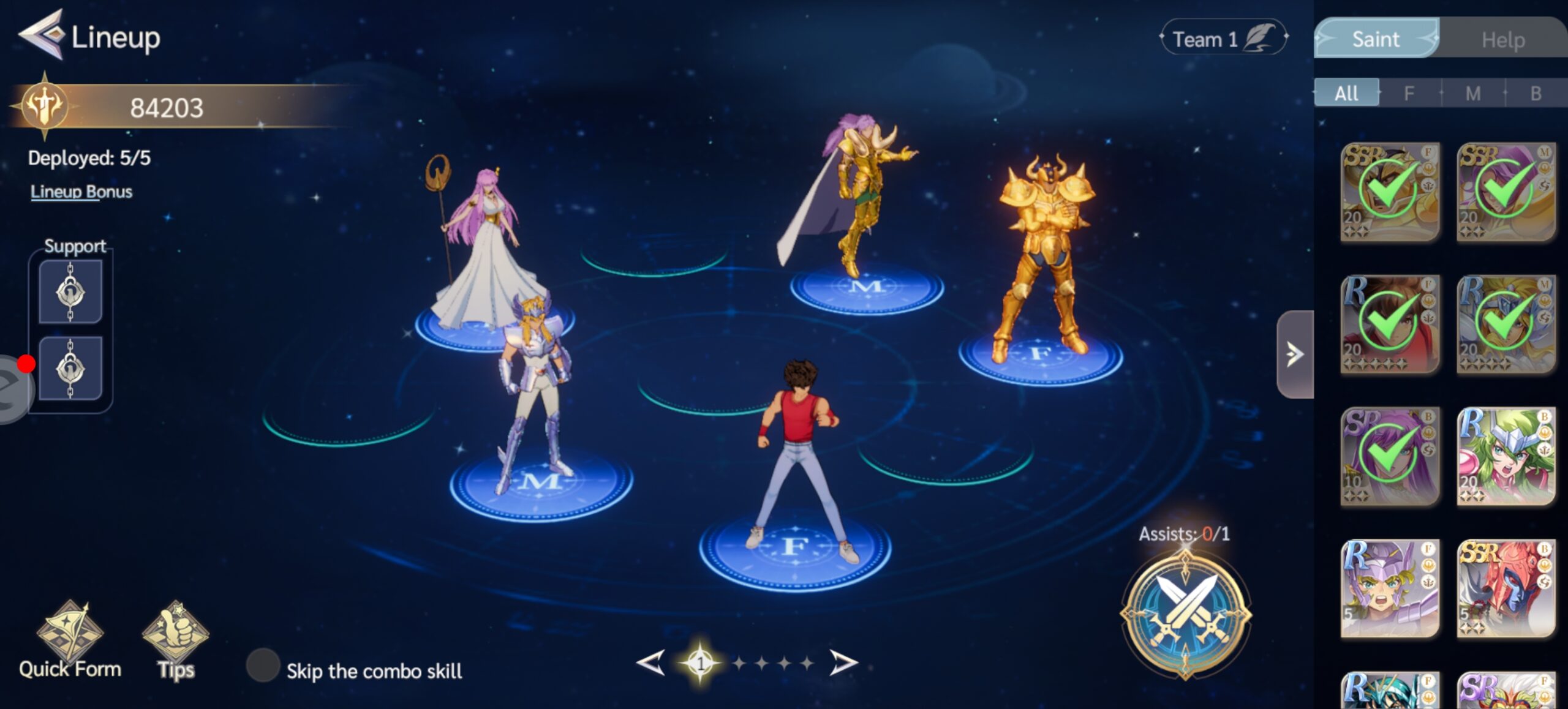This screenshot has height=709, width=1568.
Task: Toggle Skip the combo skill
Action: pyautogui.click(x=263, y=666)
